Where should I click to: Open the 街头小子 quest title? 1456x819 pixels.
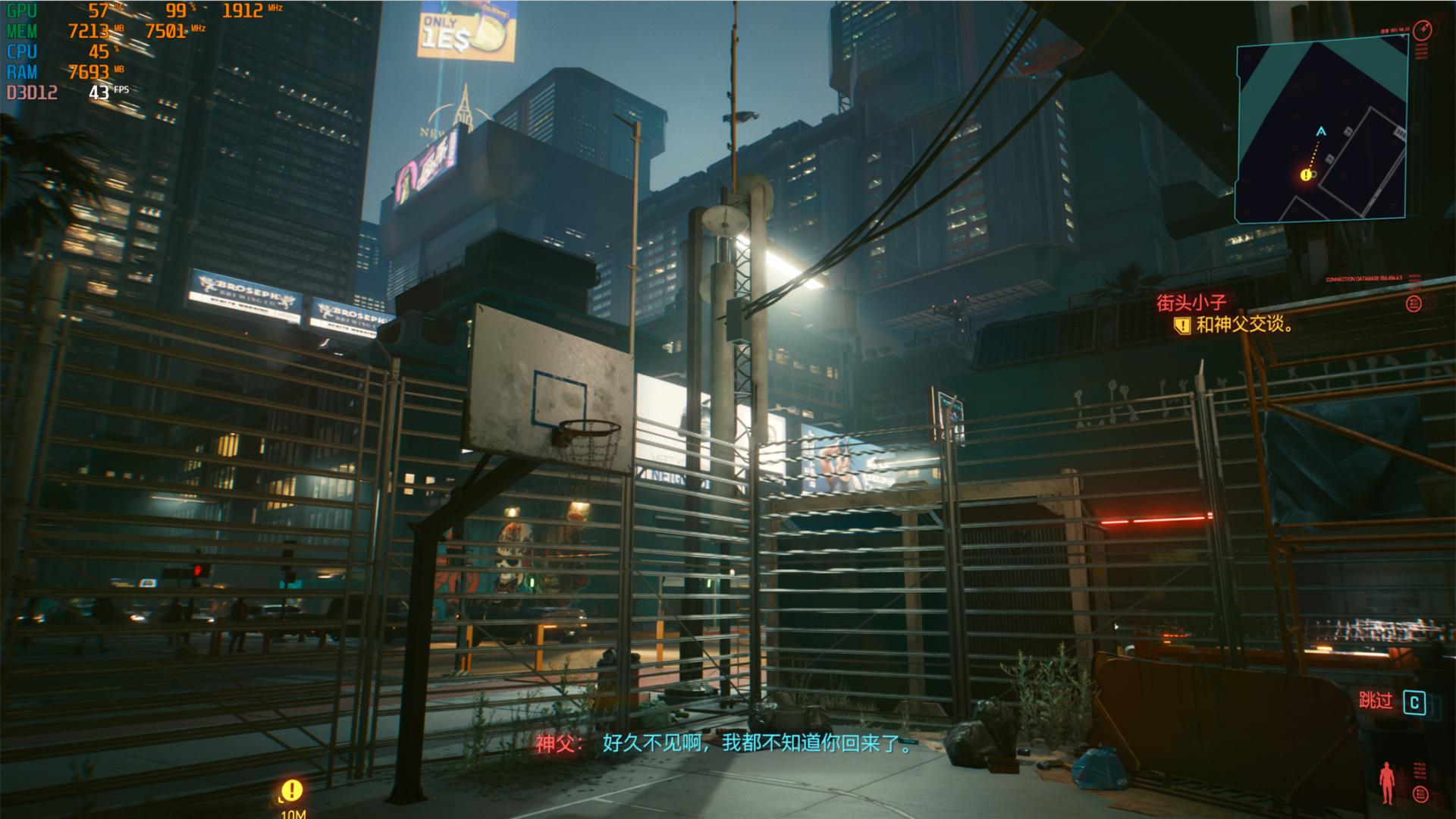coord(1191,303)
